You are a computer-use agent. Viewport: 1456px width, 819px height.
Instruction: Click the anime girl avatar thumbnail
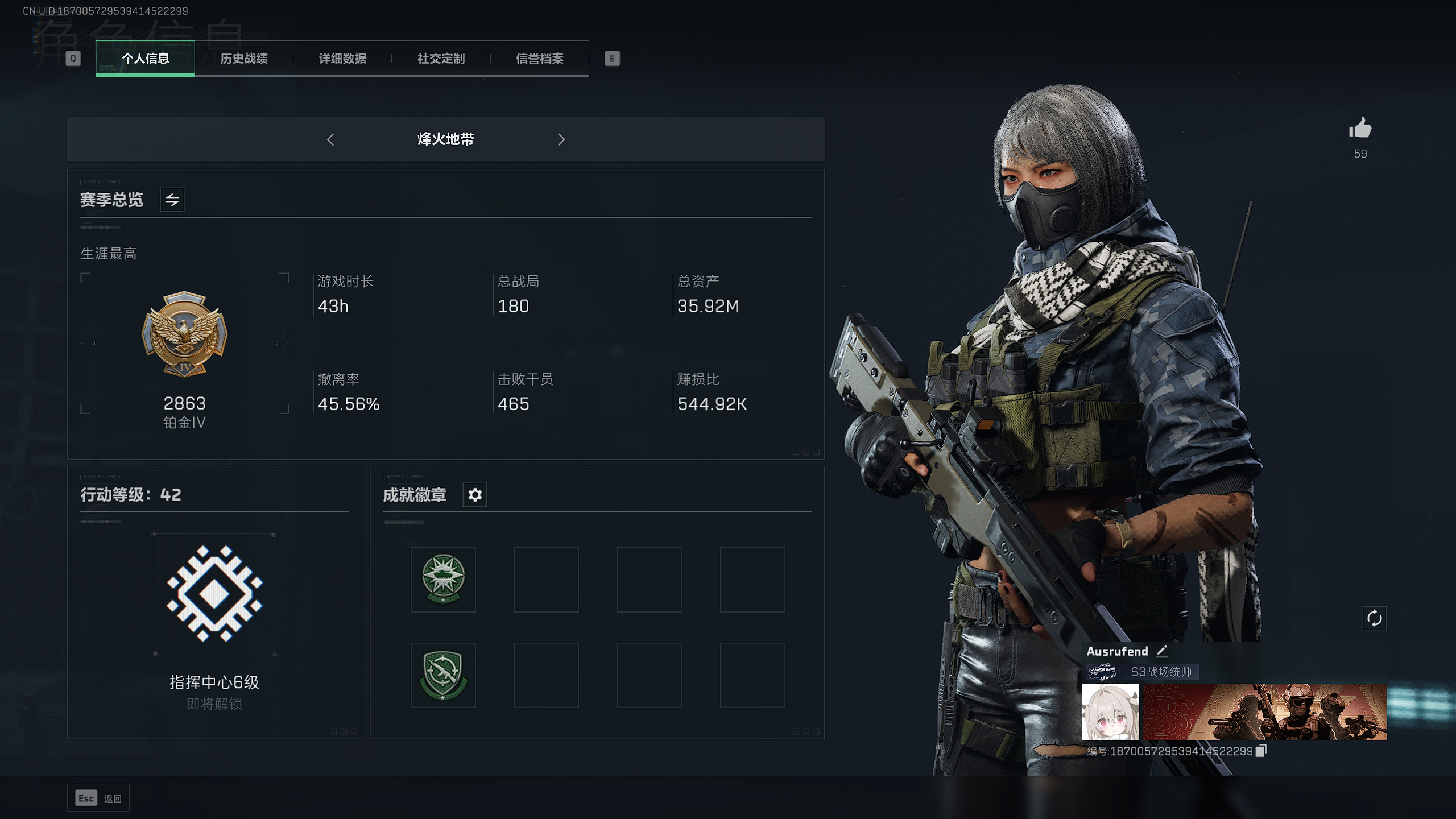click(1110, 712)
